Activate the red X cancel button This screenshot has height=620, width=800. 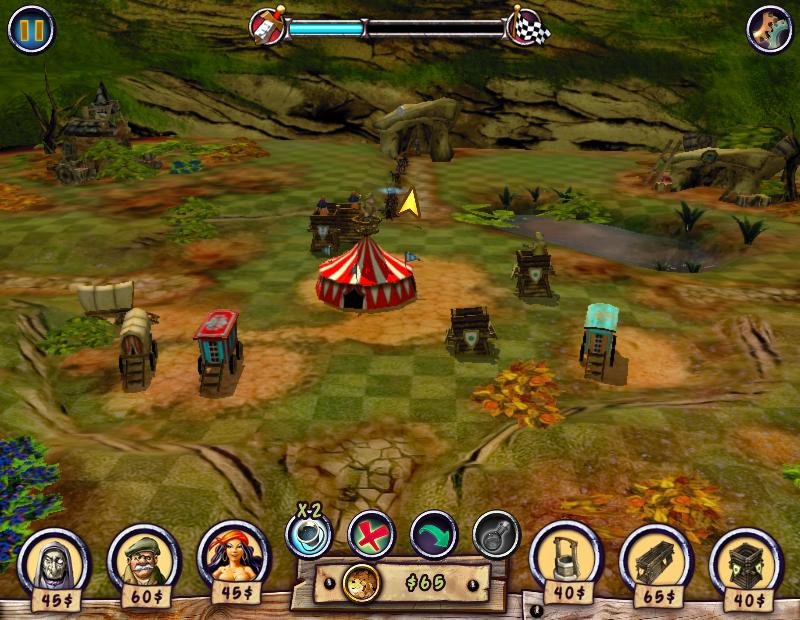tap(371, 535)
